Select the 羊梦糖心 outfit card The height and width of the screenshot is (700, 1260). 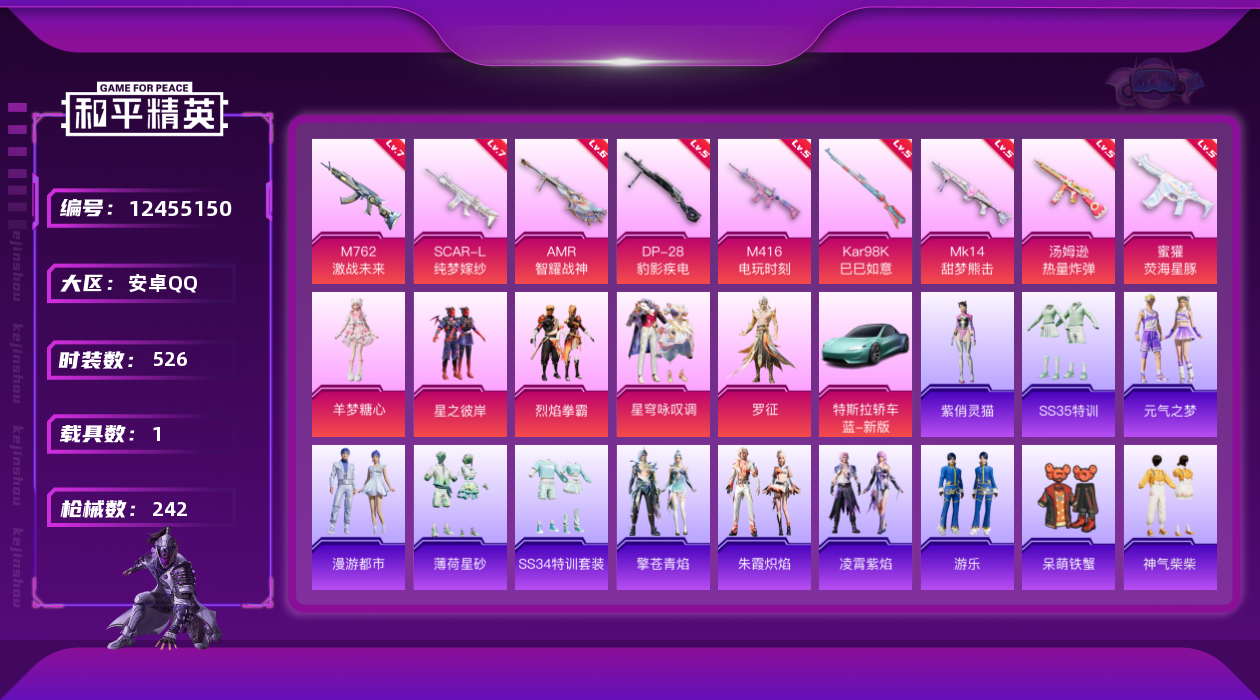click(x=358, y=364)
